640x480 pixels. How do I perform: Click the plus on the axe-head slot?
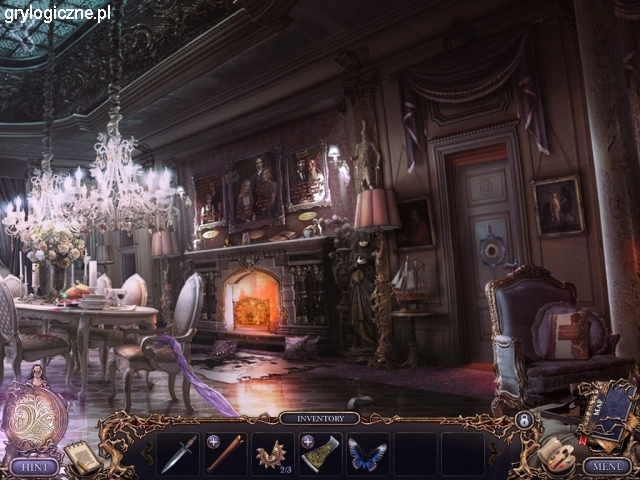coord(307,441)
